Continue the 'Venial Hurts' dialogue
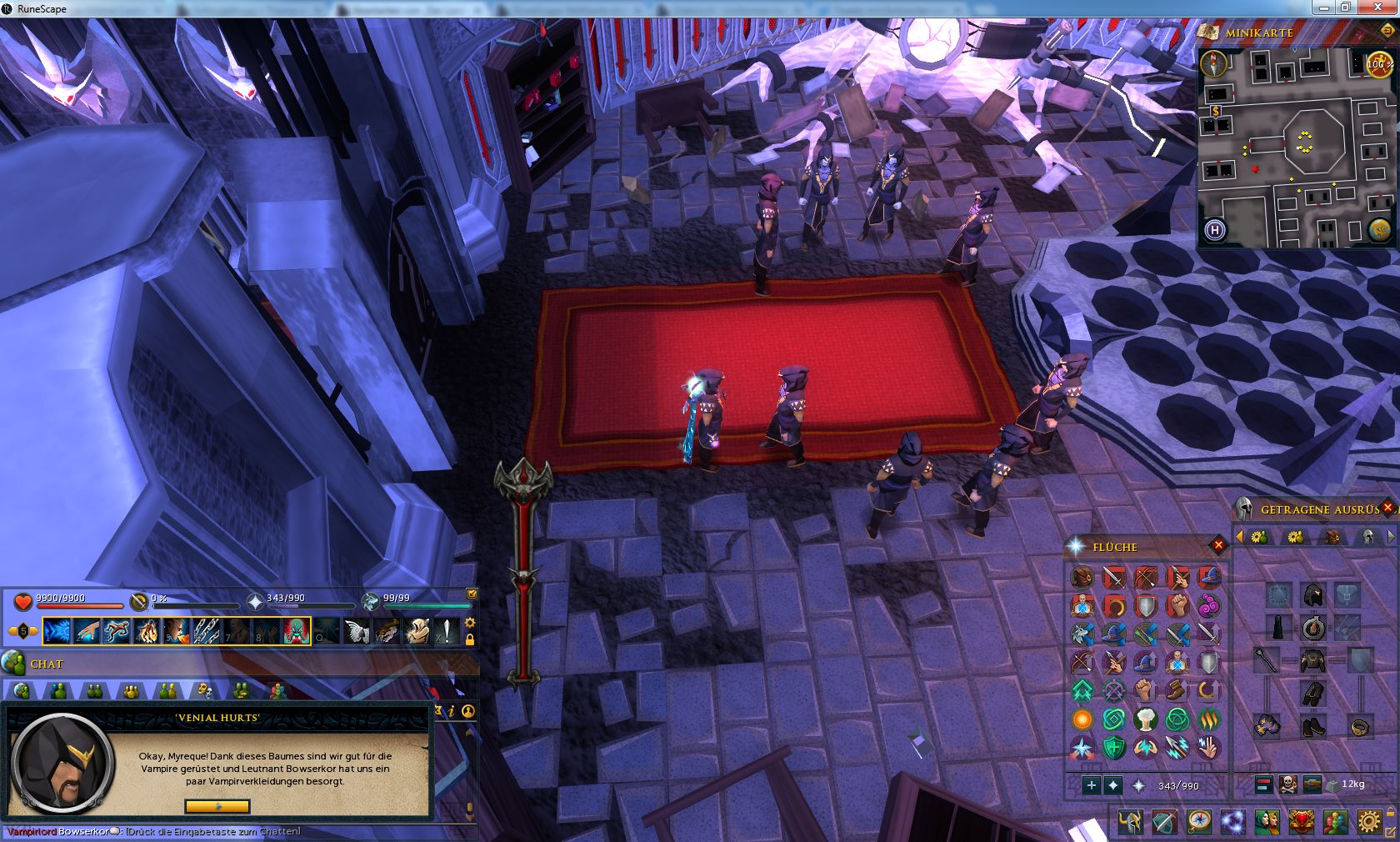Image resolution: width=1400 pixels, height=842 pixels. (217, 806)
